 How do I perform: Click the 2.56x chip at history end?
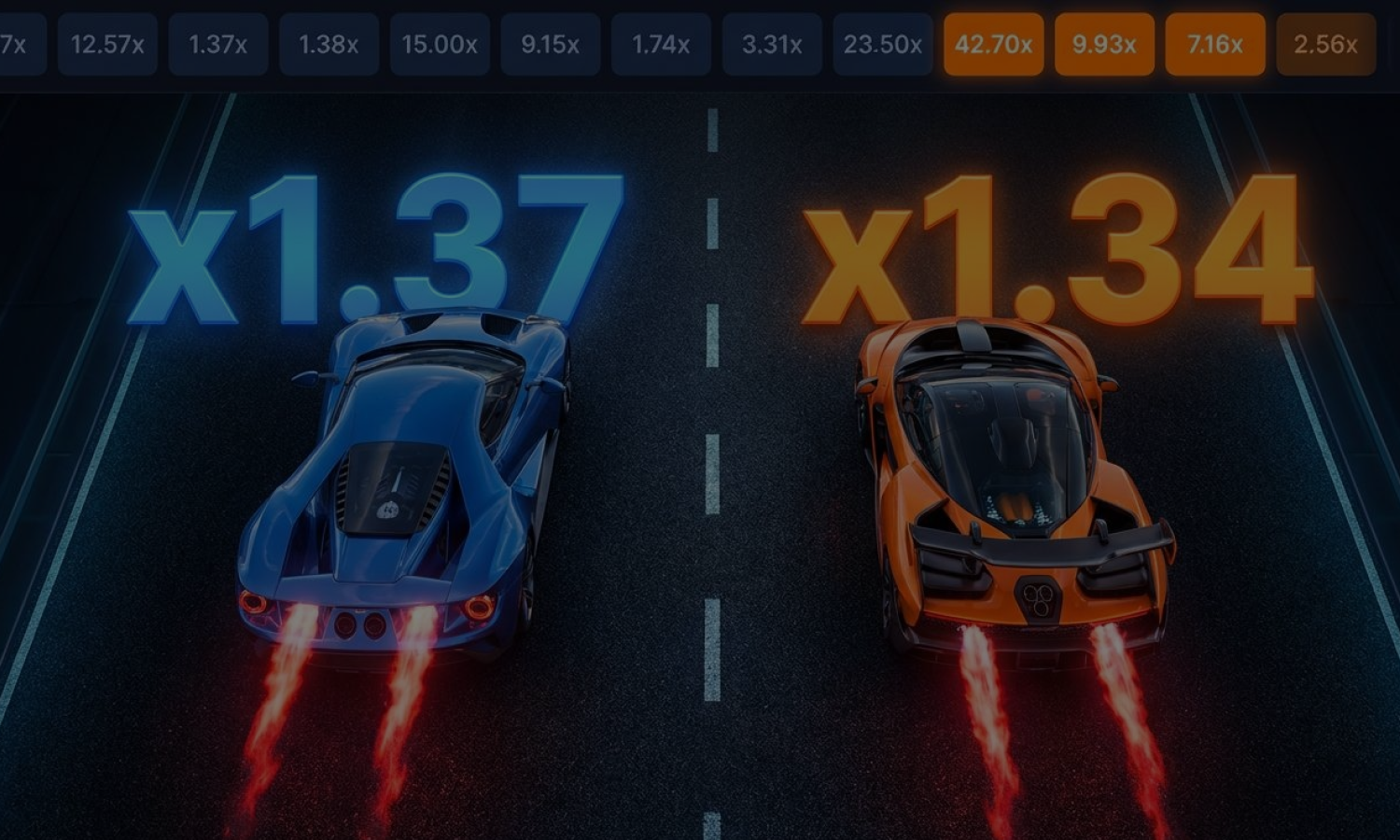point(1324,43)
